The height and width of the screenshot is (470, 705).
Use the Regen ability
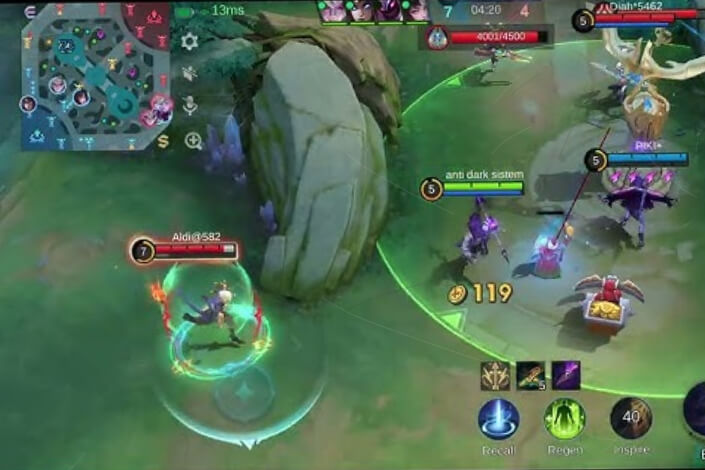click(x=565, y=419)
